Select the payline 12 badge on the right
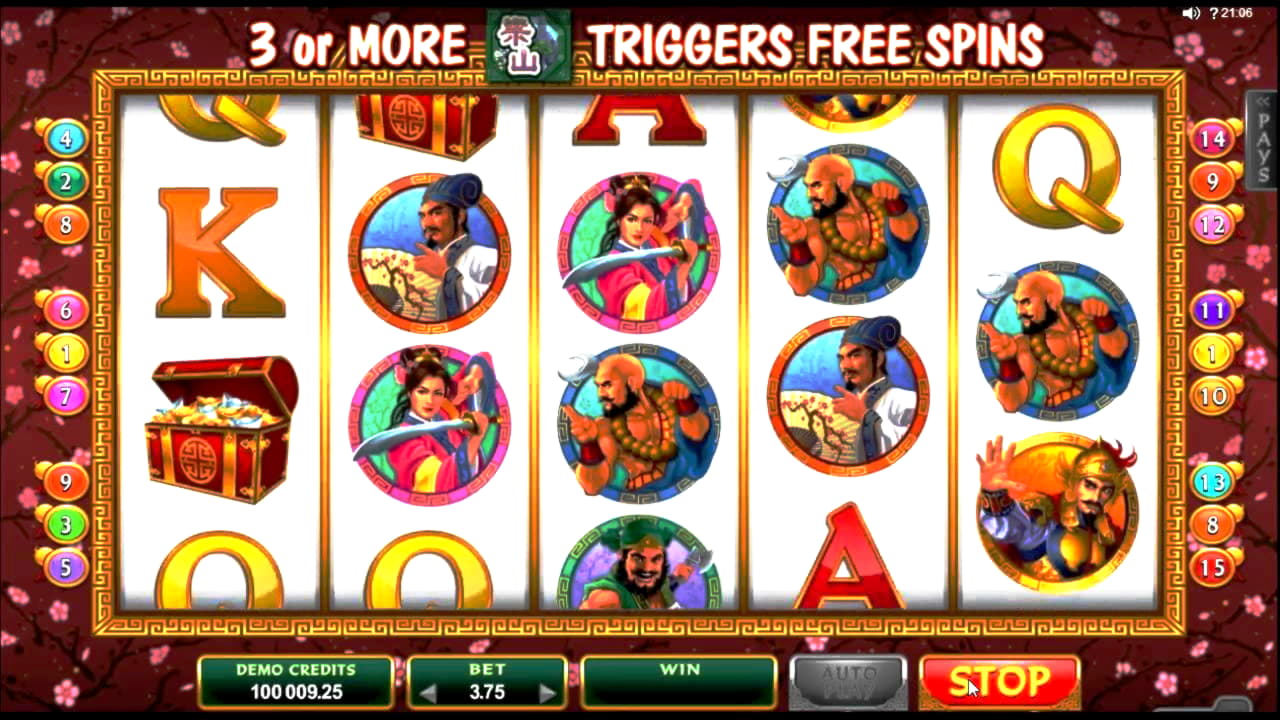The height and width of the screenshot is (720, 1280). tap(1210, 224)
